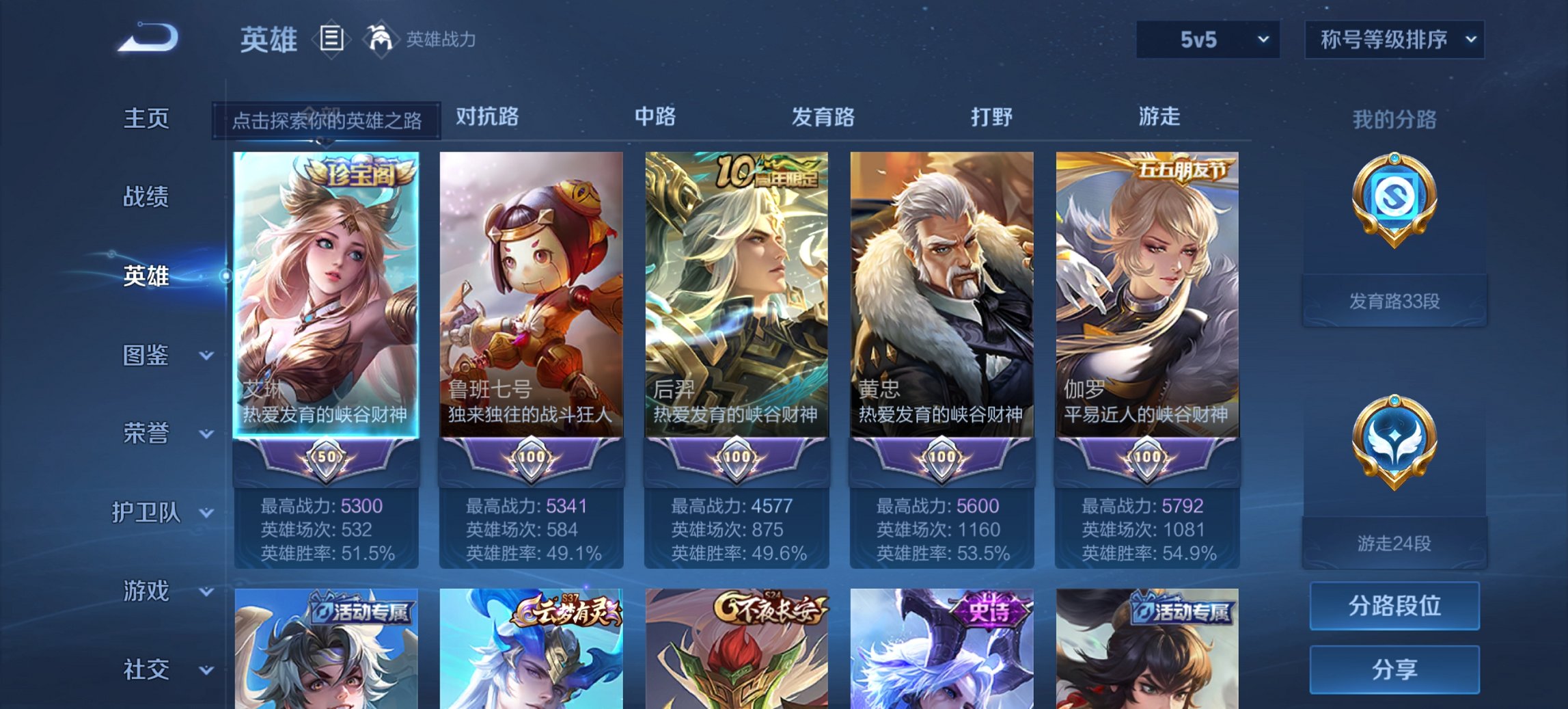The height and width of the screenshot is (709, 1568).
Task: Click the 分享 button
Action: point(1394,669)
